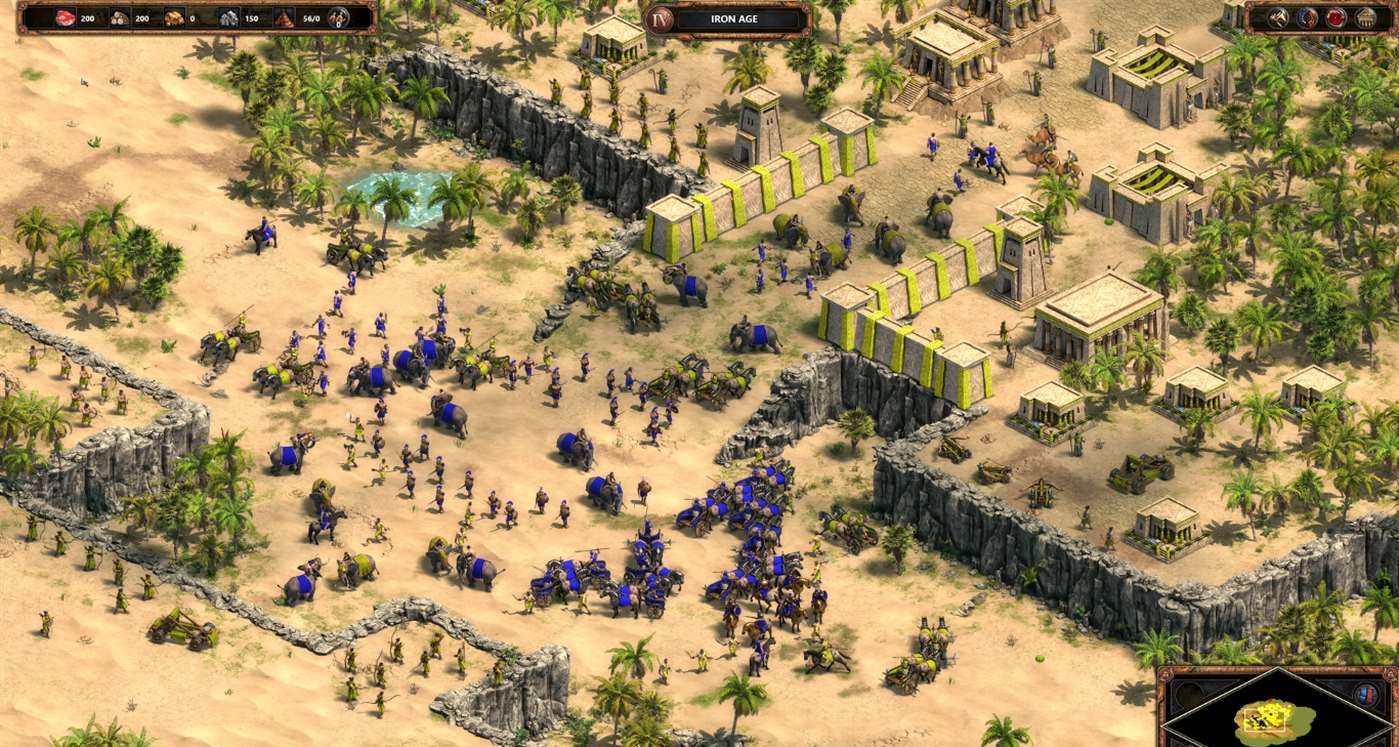
Task: Open the diplomacy handshake icon
Action: 1307,17
